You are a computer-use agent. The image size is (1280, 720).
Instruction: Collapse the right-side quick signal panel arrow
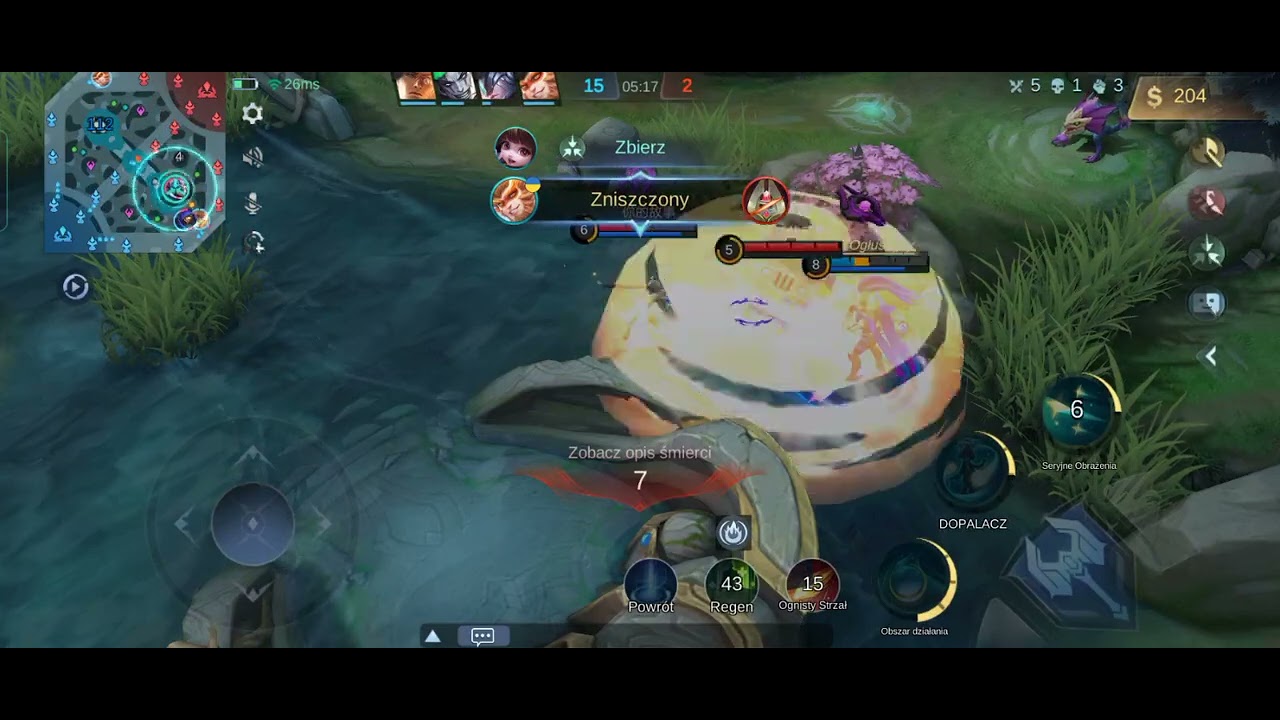pos(1210,356)
